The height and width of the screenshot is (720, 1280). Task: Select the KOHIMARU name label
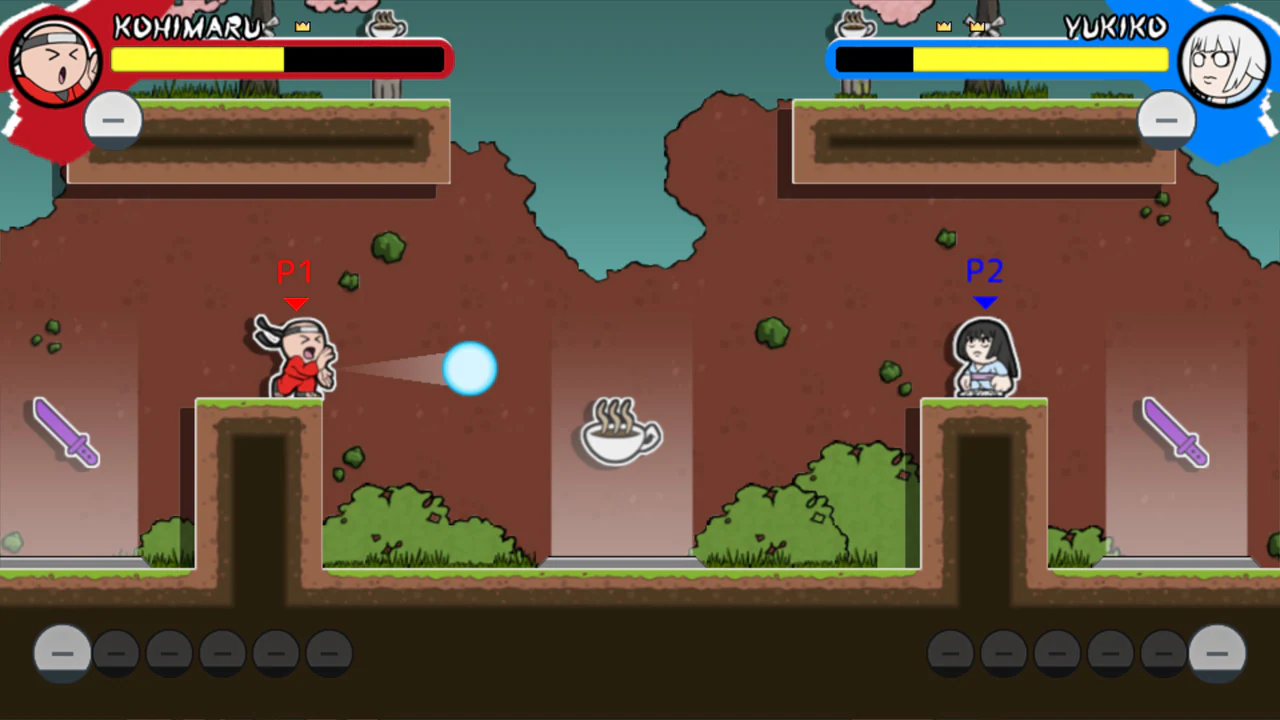tap(187, 27)
